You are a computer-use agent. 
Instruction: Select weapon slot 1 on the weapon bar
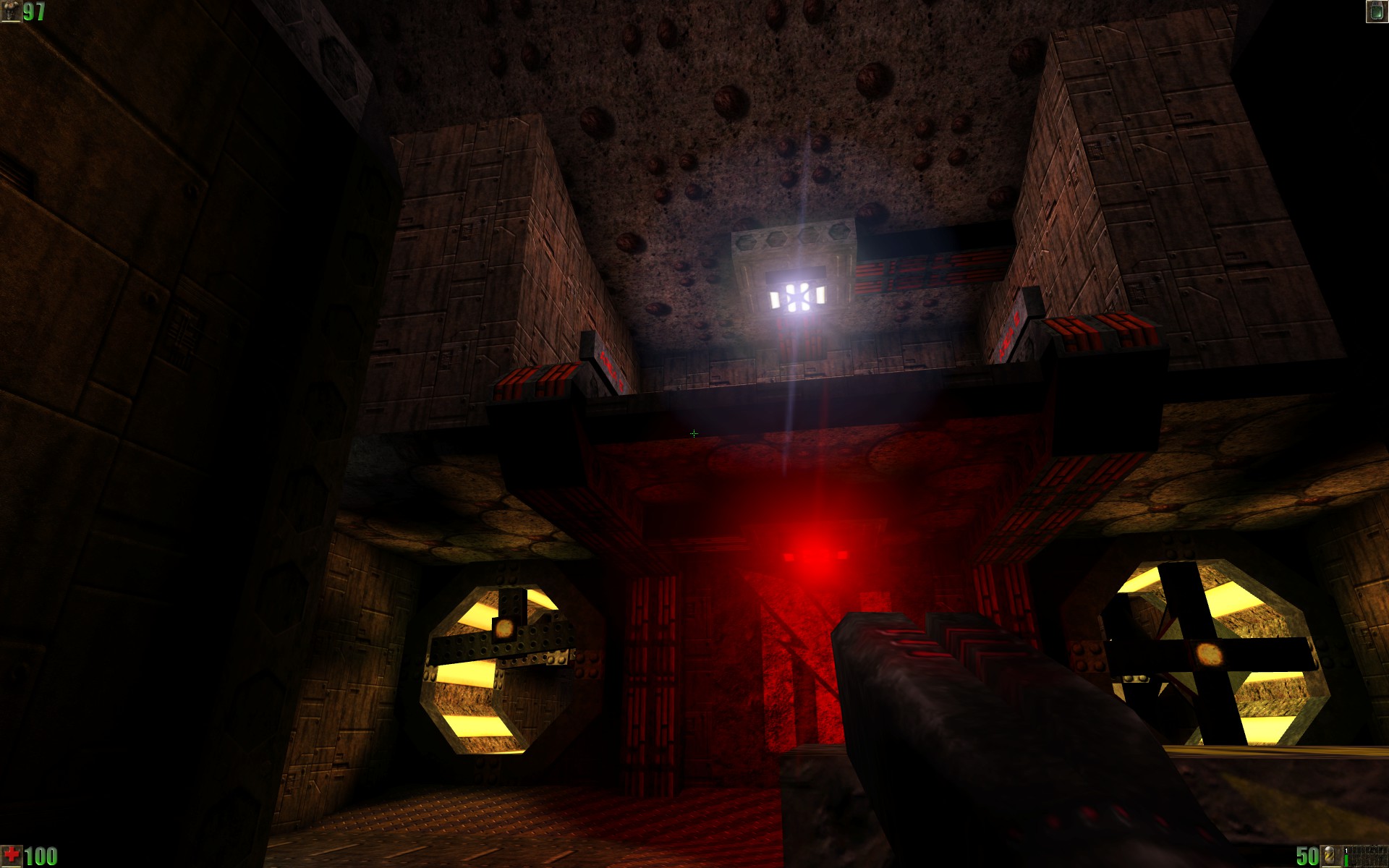point(1347,856)
